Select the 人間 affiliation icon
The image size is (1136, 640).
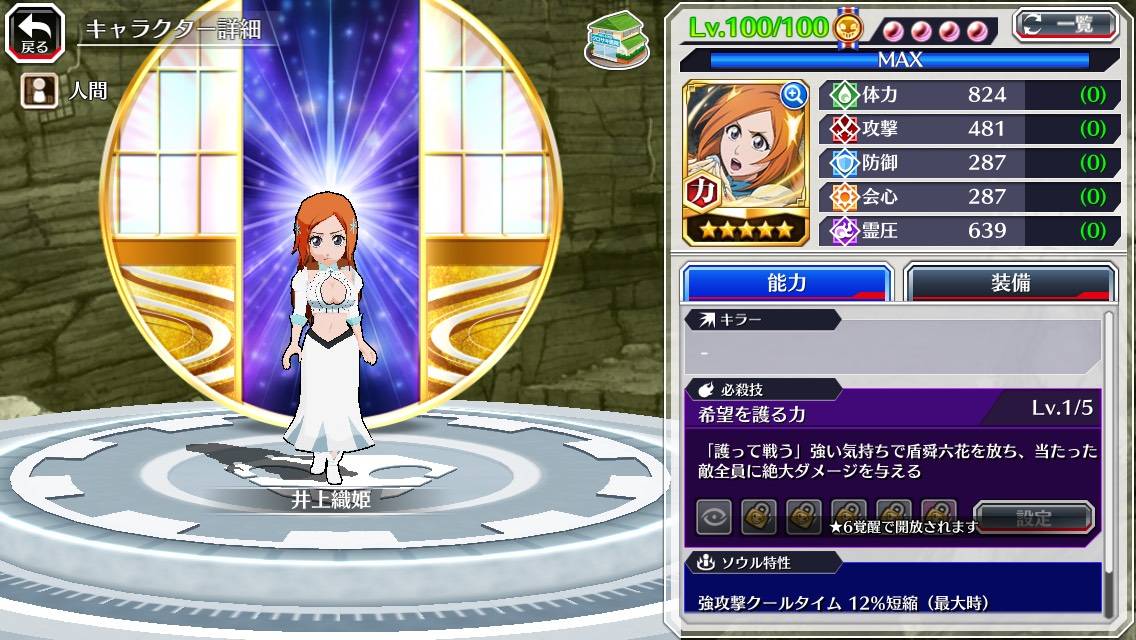[37, 91]
